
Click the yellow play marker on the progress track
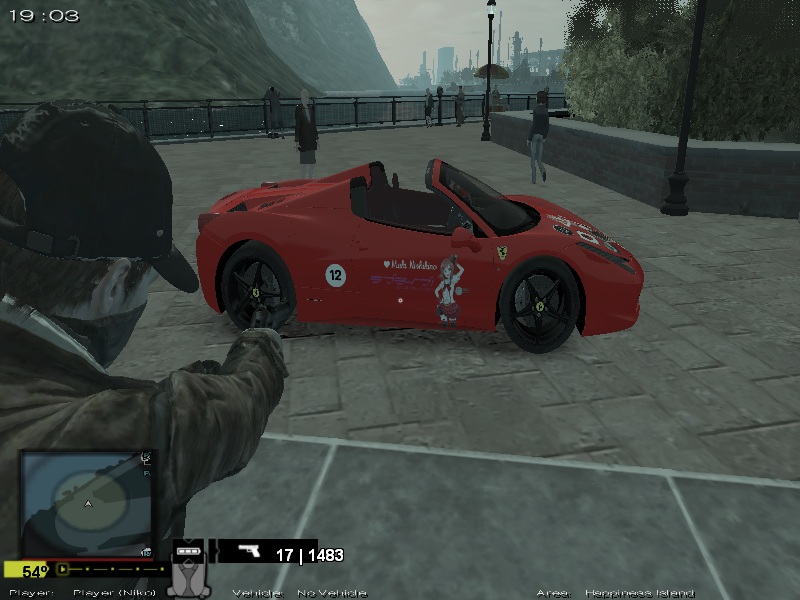(x=63, y=570)
